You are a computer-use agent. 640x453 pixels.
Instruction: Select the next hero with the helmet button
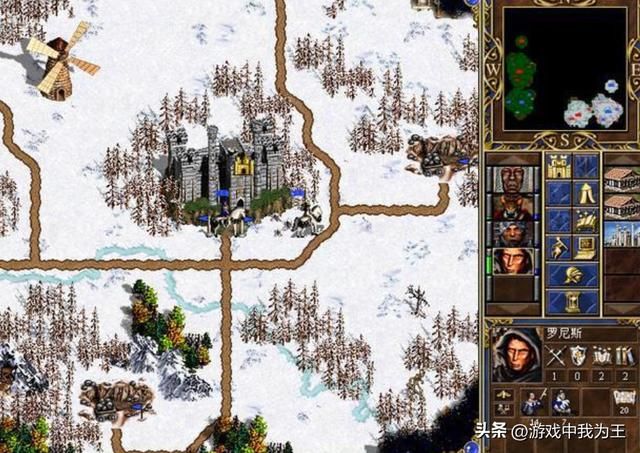pyautogui.click(x=572, y=275)
